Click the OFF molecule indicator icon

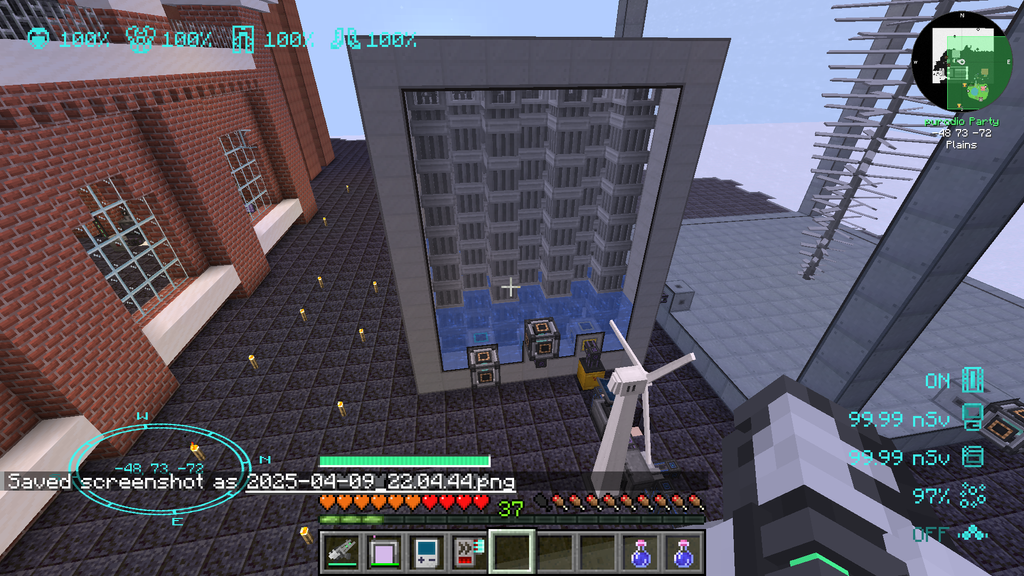973,534
